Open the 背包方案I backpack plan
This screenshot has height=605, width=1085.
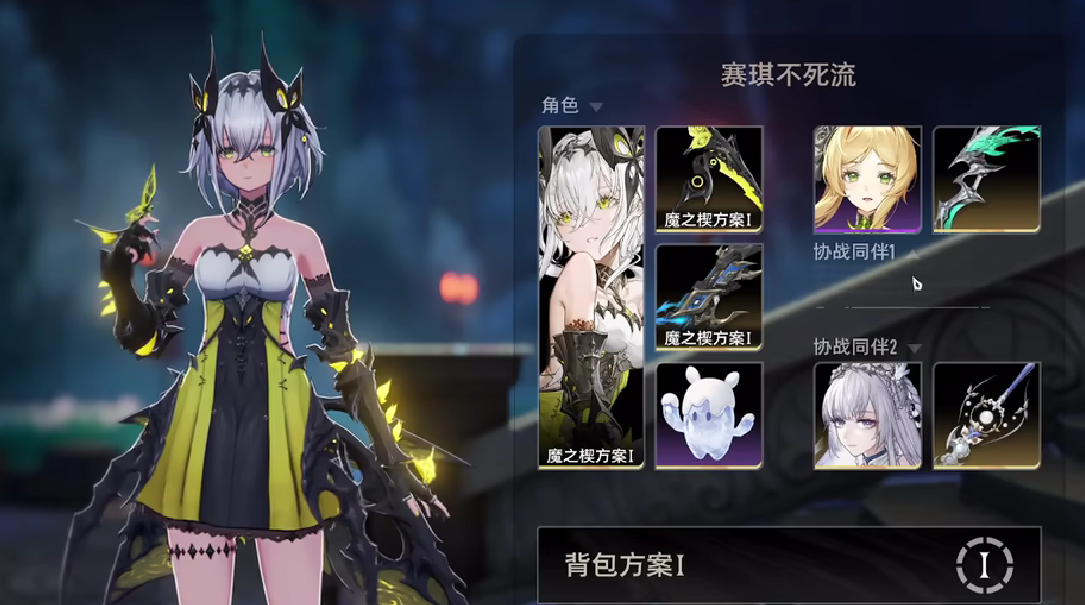(x=740, y=565)
